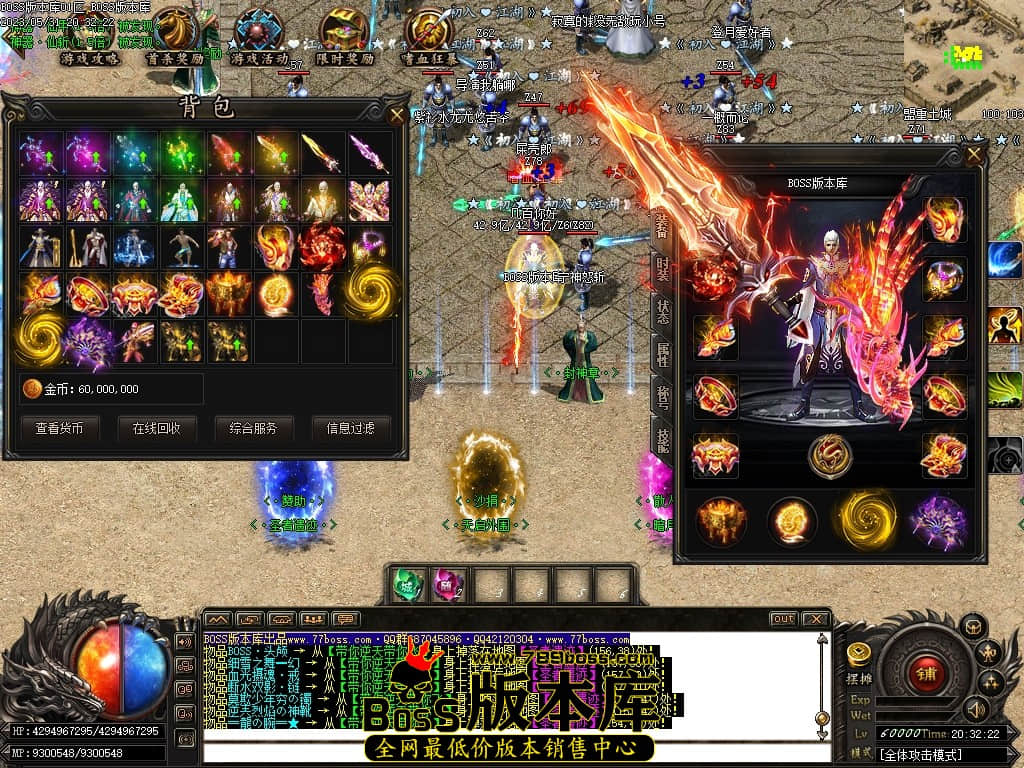This screenshot has width=1024, height=768.
Task: Select the green potion hotbar slot
Action: pyautogui.click(x=408, y=585)
